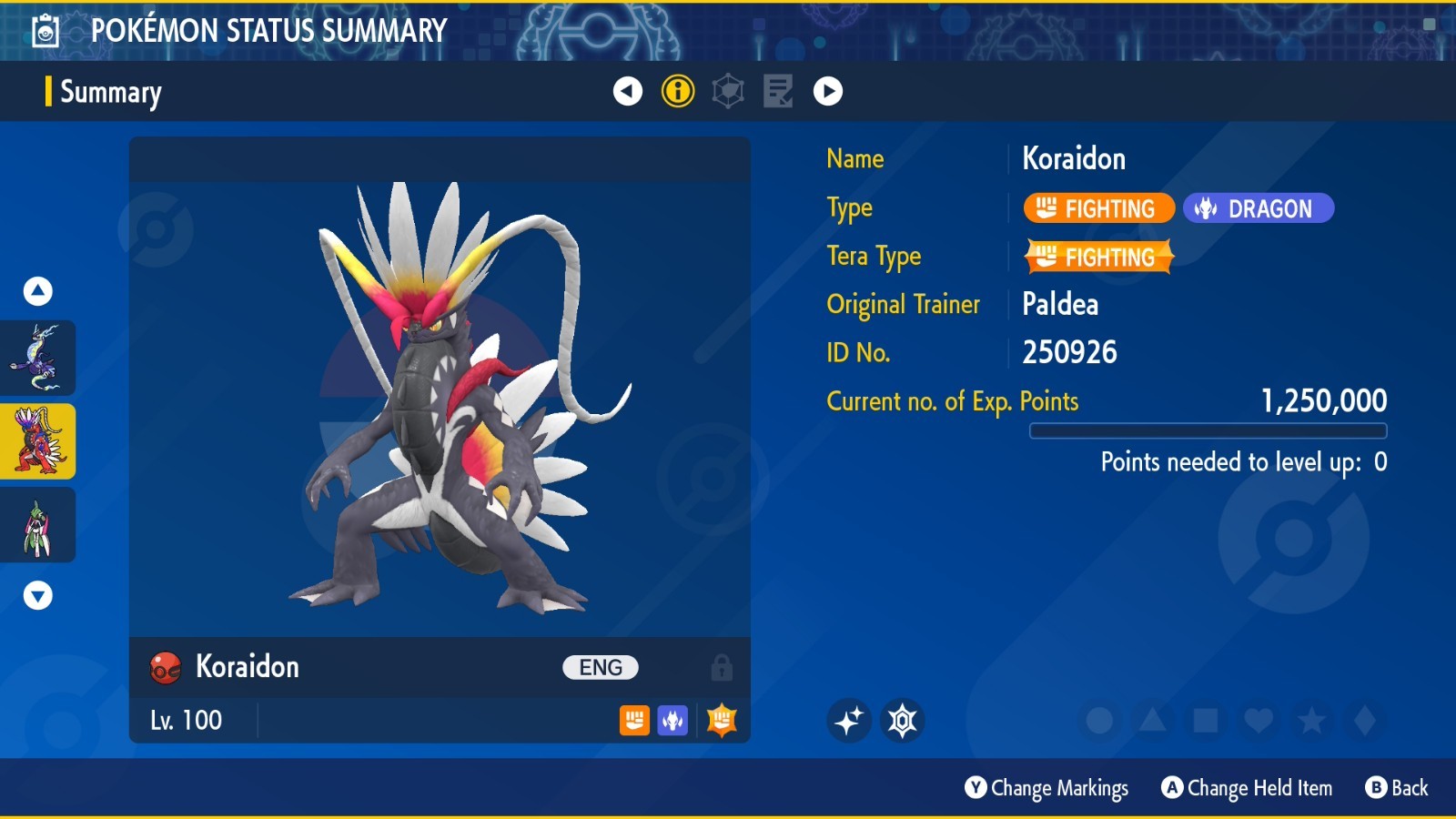Click the star-shaped mark icon

tap(903, 721)
